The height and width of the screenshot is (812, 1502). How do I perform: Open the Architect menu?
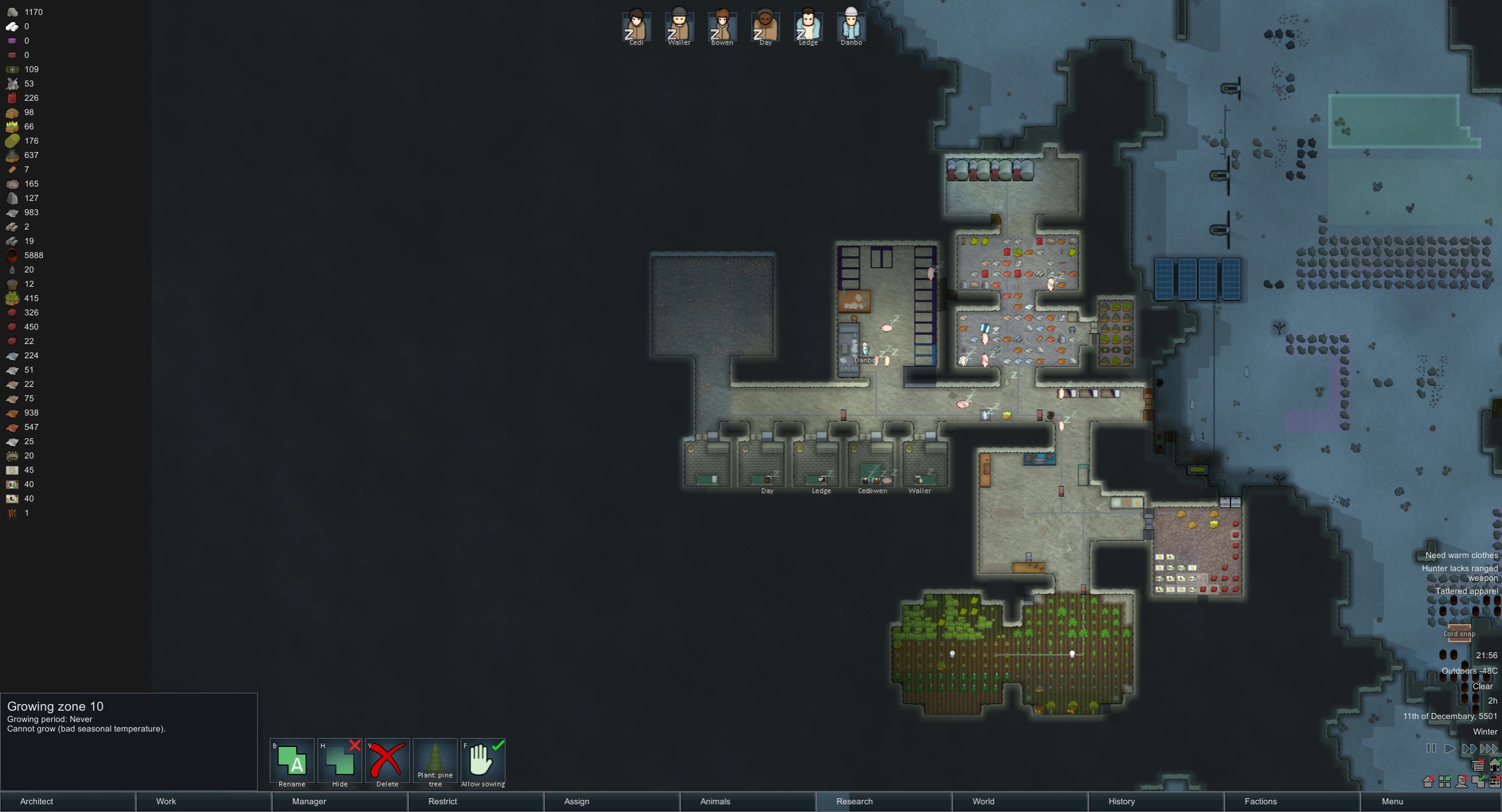(37, 802)
